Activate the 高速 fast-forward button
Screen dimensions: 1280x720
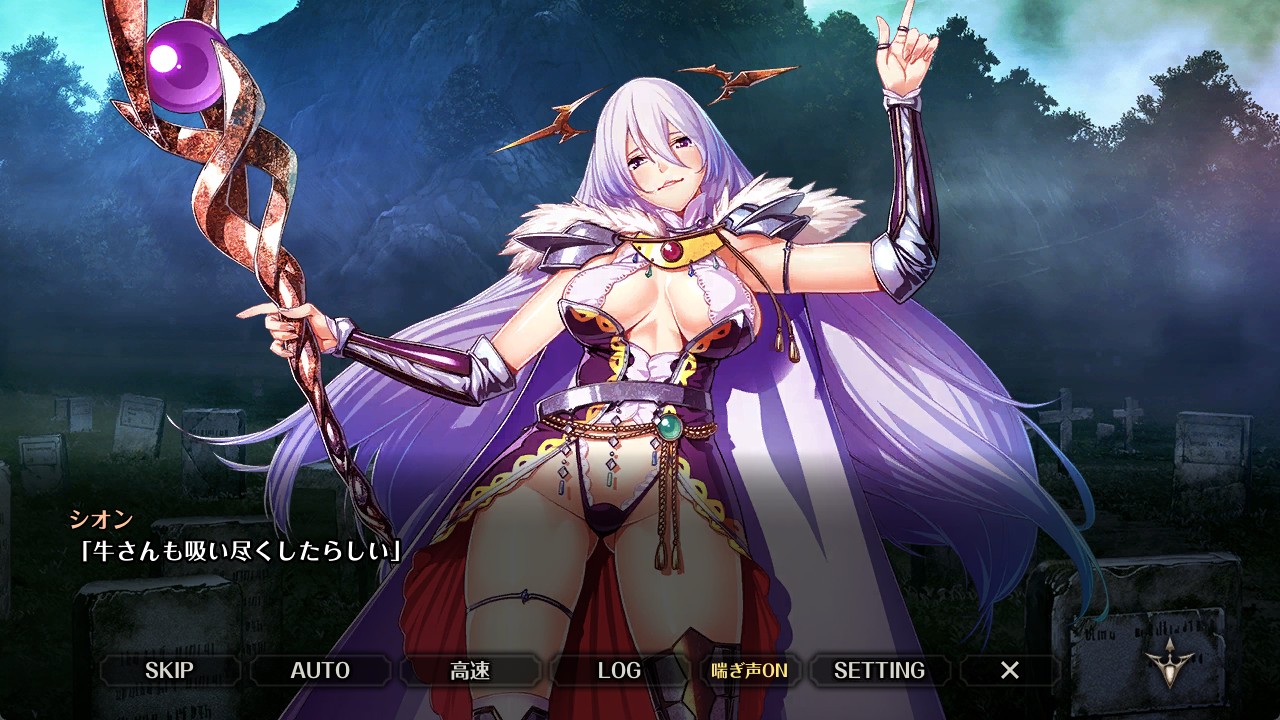(470, 670)
